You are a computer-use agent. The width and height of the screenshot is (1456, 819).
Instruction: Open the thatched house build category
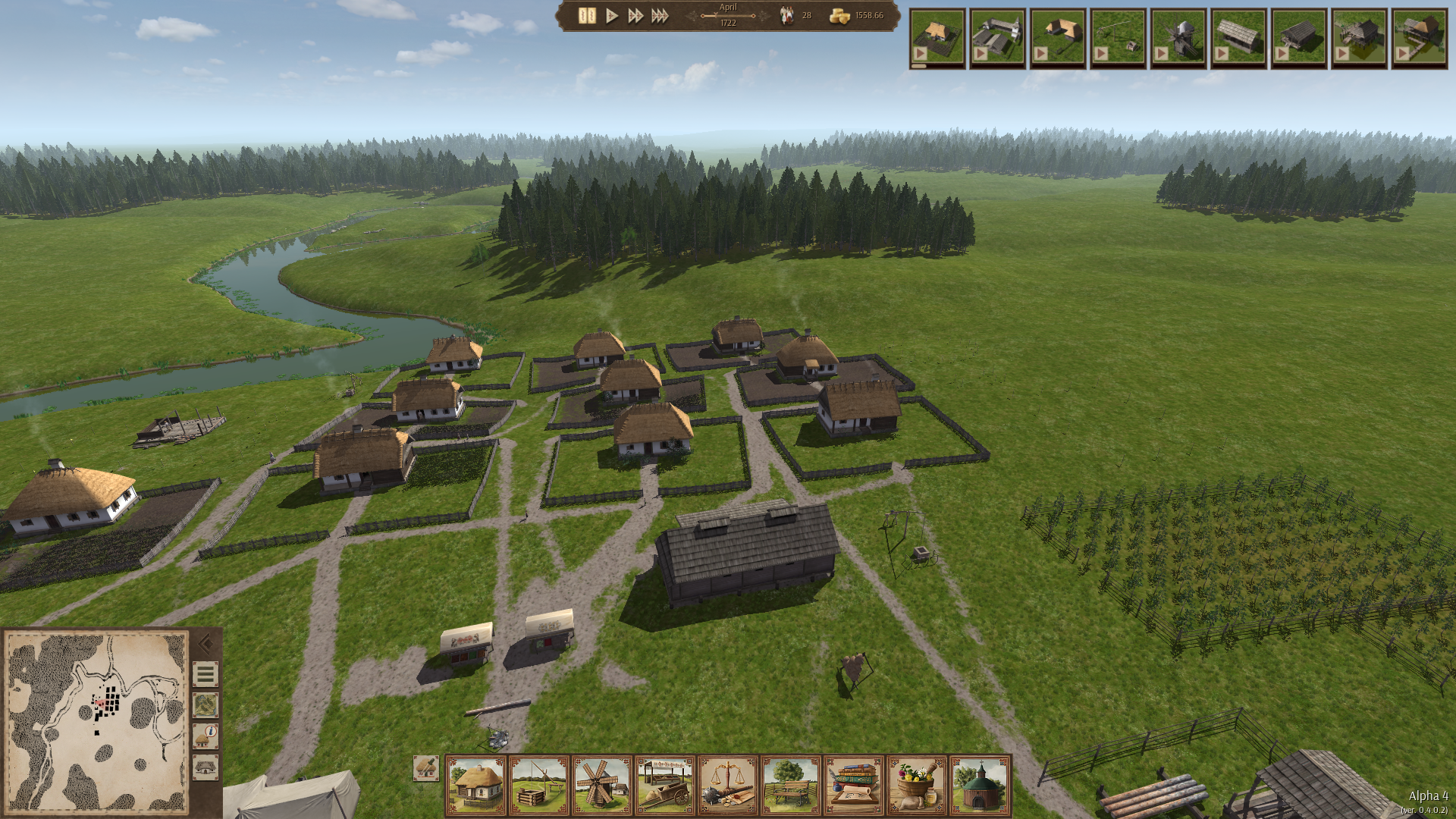point(476,786)
